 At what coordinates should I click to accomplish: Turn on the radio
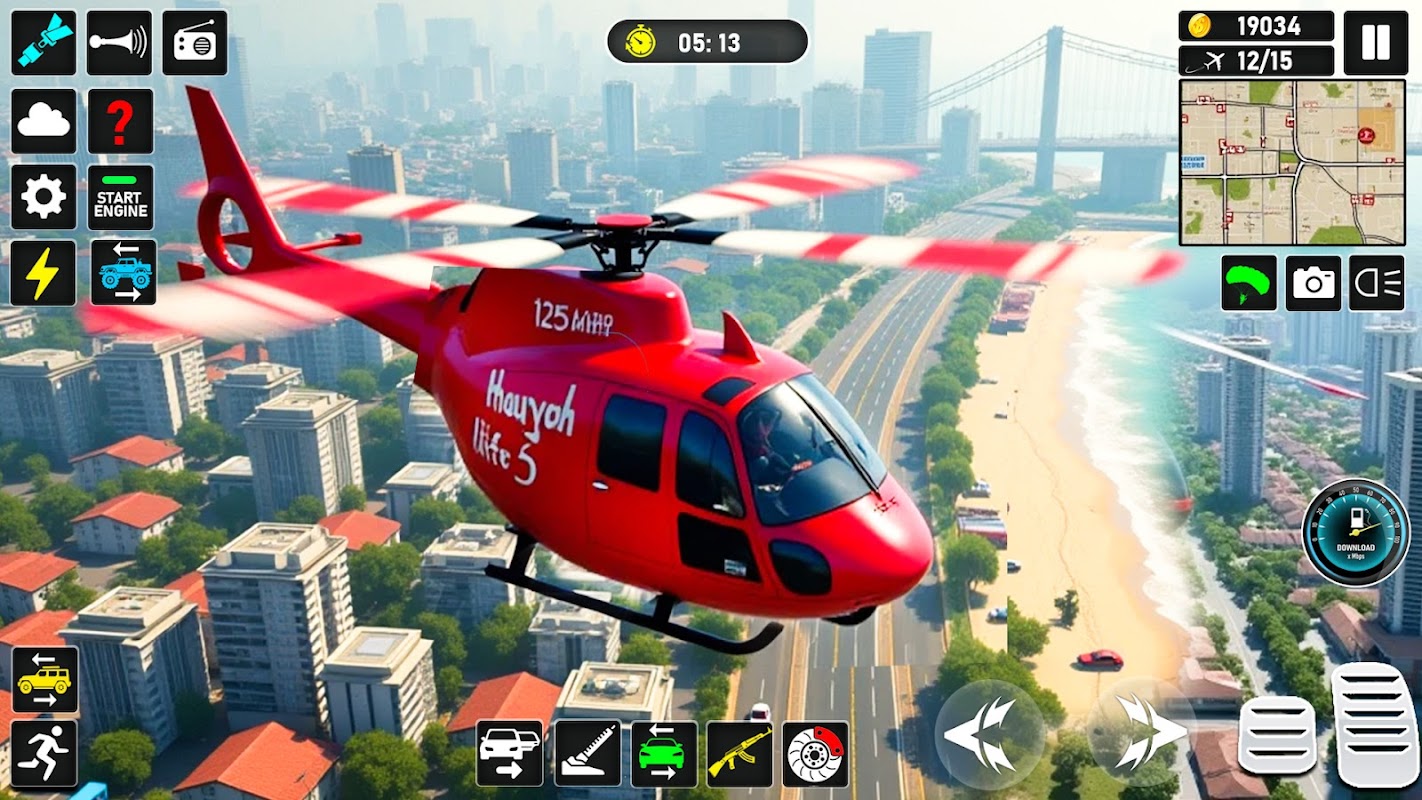194,43
